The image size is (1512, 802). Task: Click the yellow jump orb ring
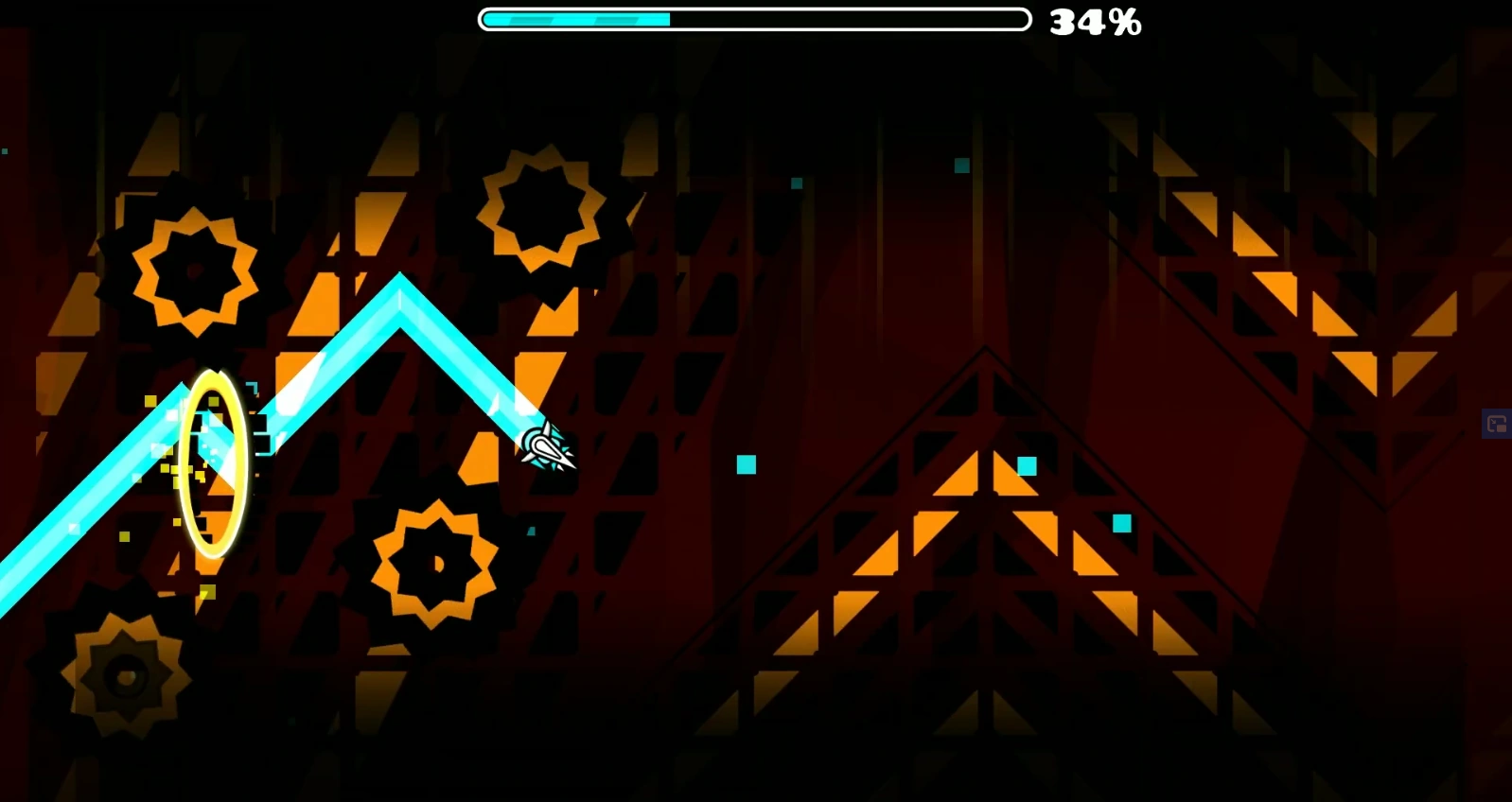click(215, 462)
